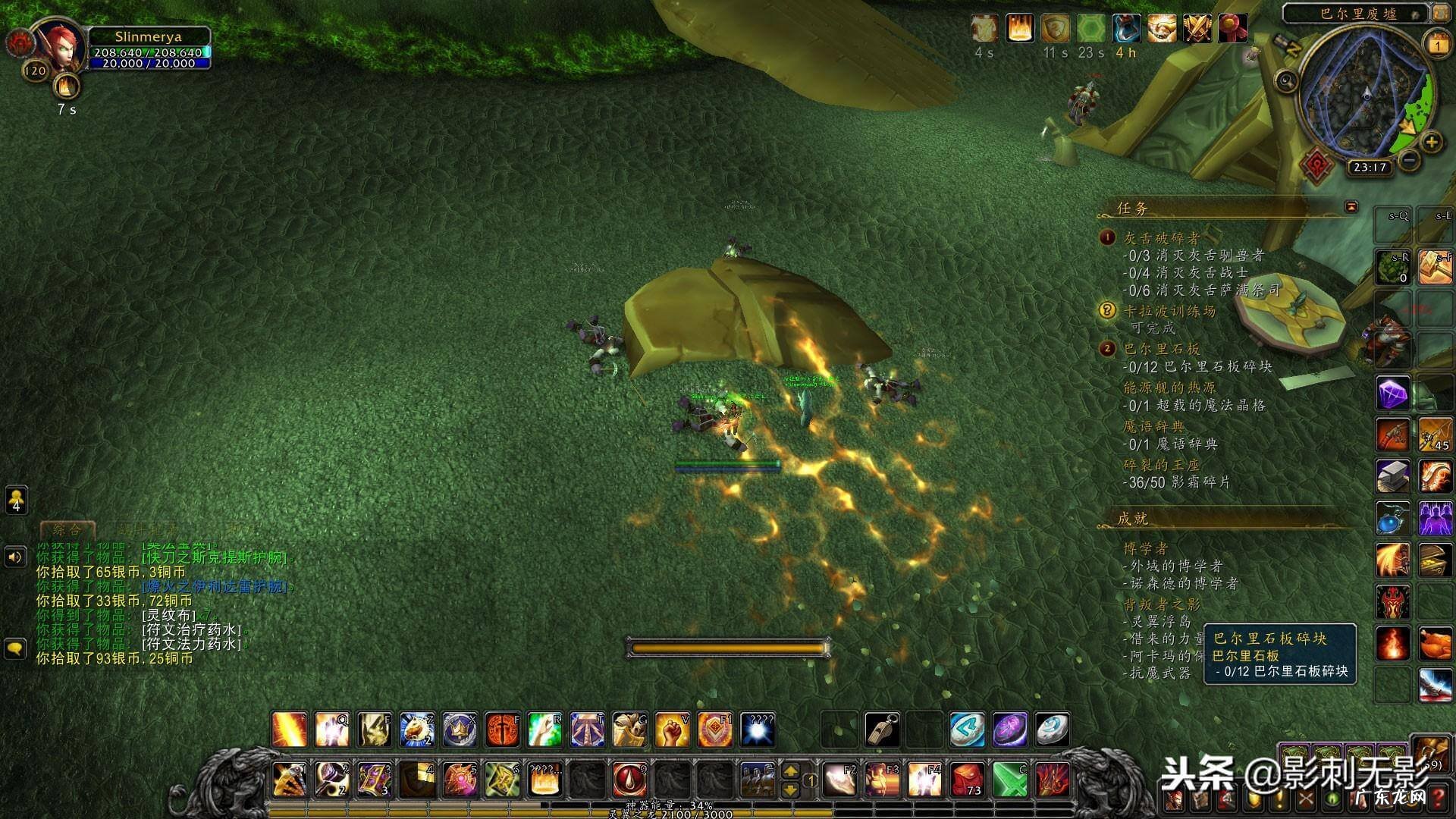Use the purple gem item slot
1456x819 pixels.
(x=1393, y=394)
